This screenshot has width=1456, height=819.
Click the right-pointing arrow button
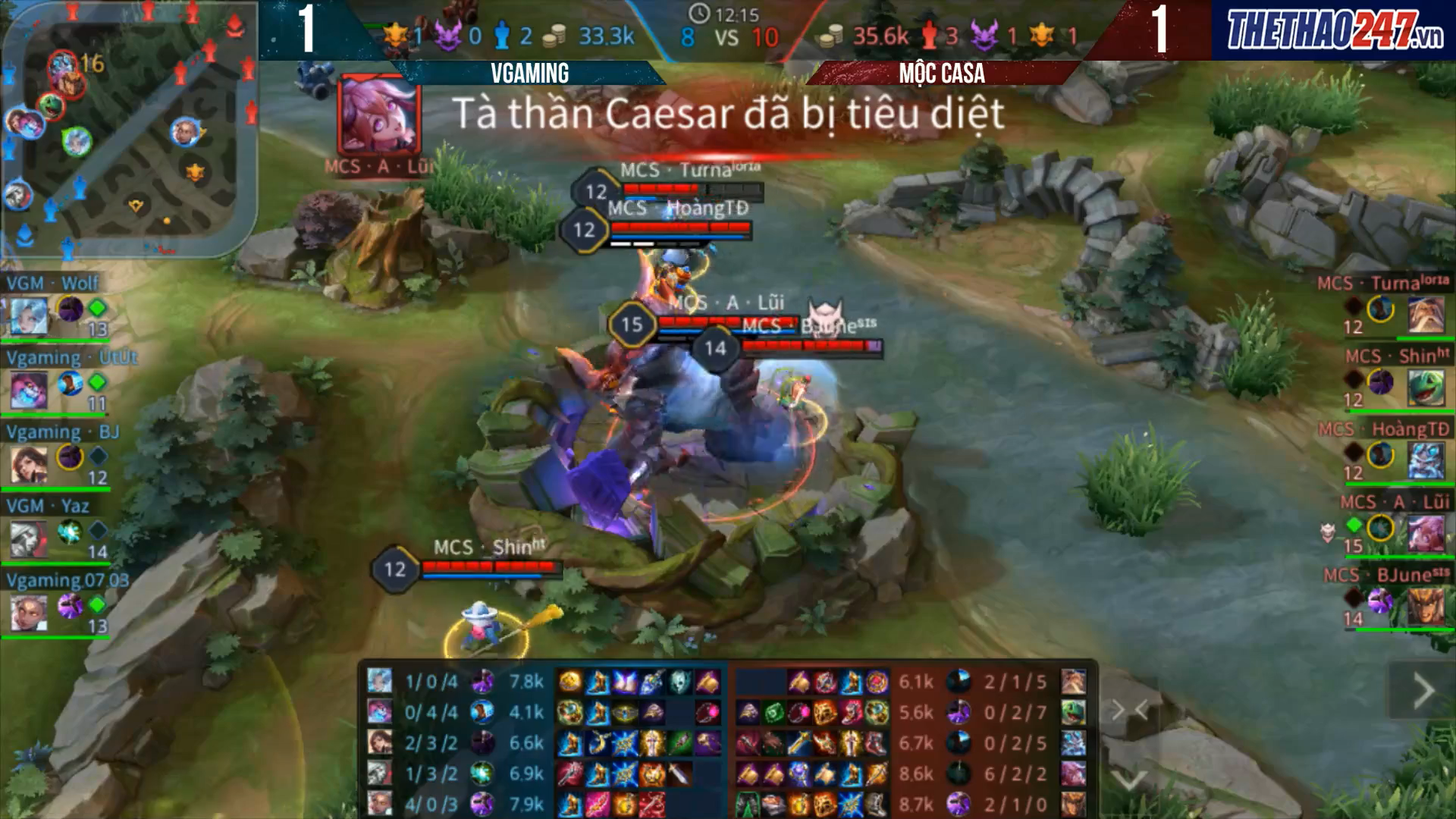point(1423,691)
